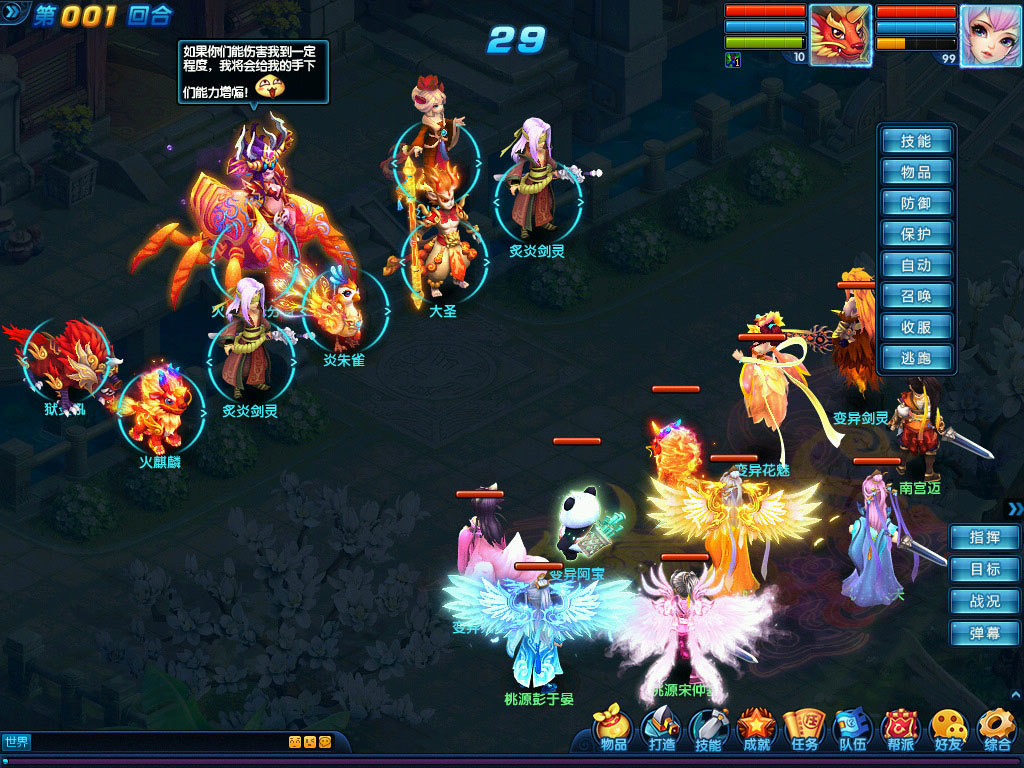
Task: Open the 帮派 guild icon
Action: point(901,730)
